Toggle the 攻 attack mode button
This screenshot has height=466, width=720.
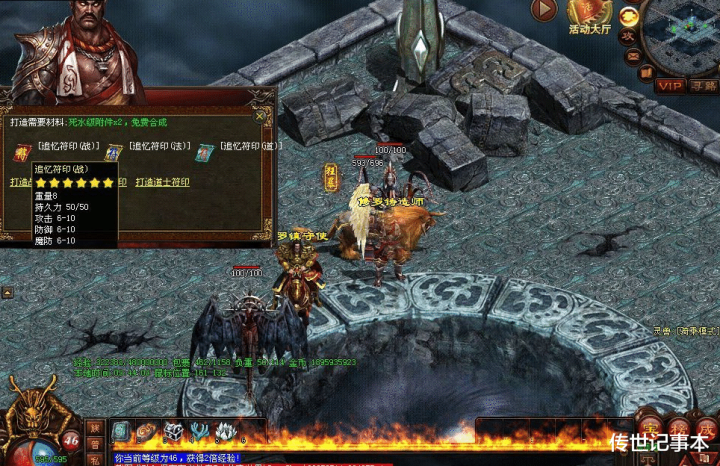tap(629, 35)
